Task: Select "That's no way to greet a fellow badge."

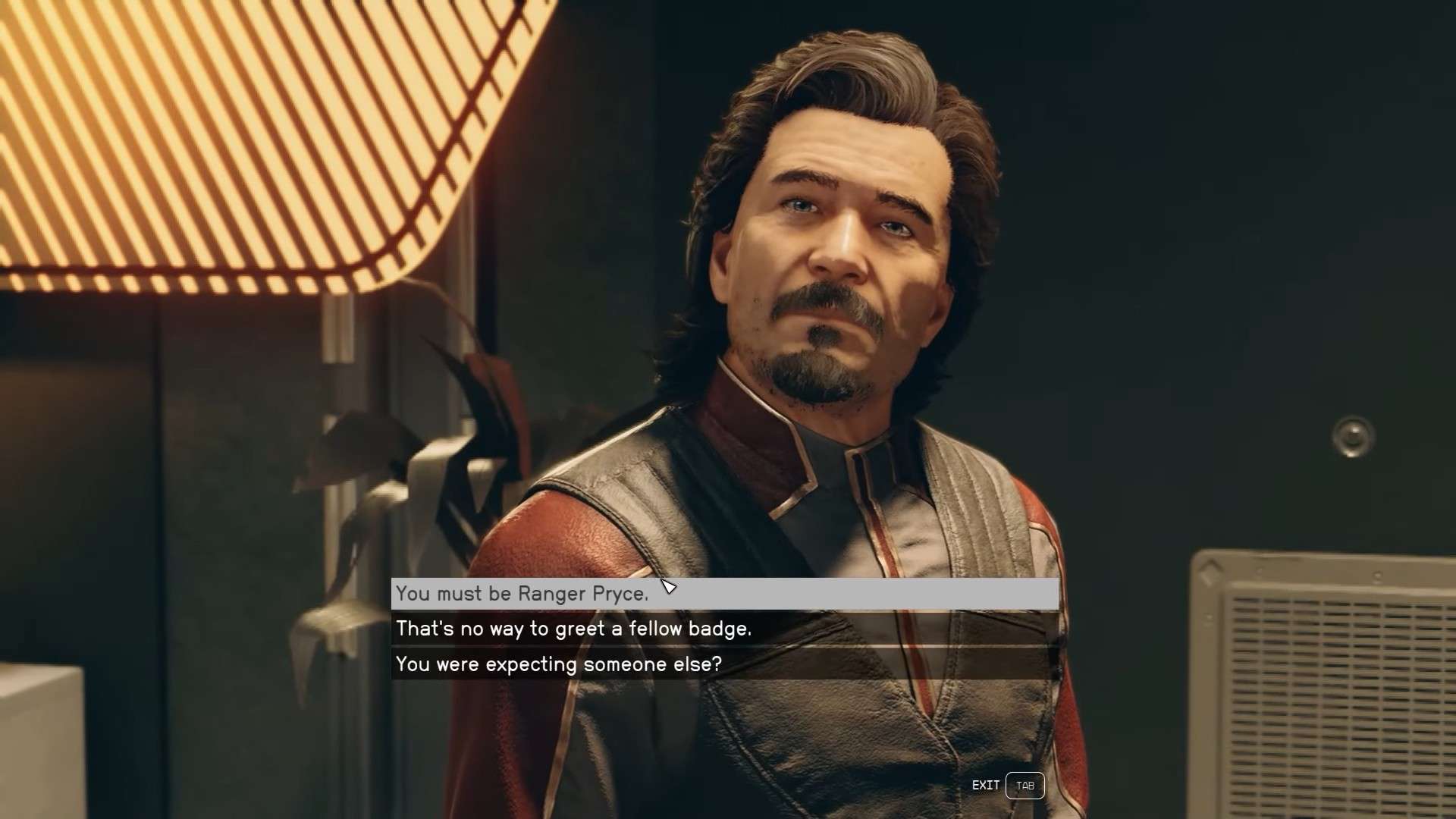Action: tap(573, 629)
